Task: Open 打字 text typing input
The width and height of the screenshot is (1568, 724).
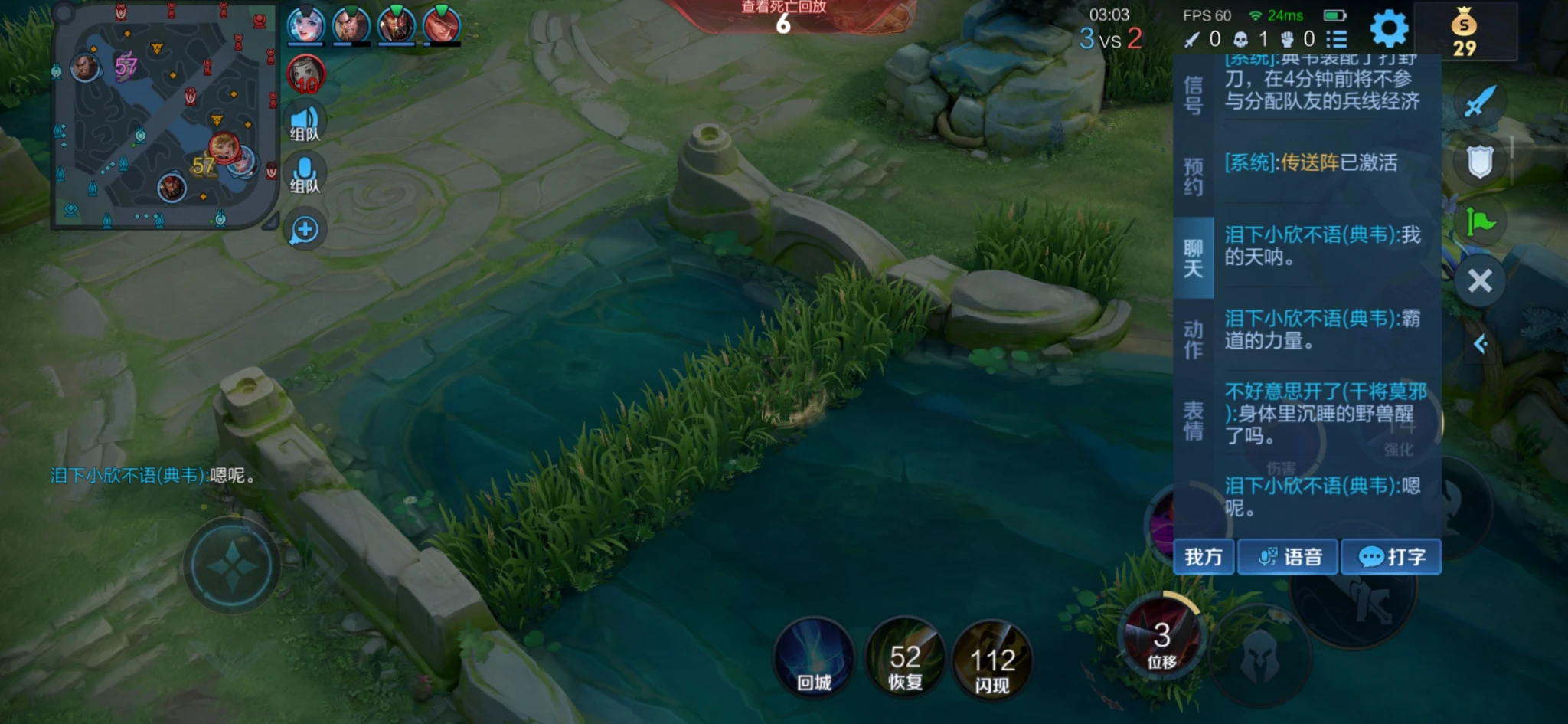Action: coord(1391,557)
